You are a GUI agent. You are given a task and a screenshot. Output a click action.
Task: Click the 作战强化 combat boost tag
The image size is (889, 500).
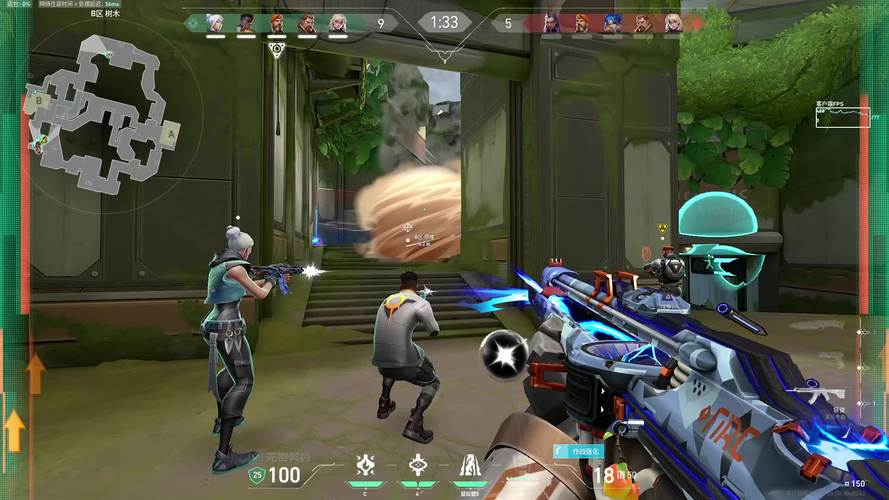[x=579, y=452]
